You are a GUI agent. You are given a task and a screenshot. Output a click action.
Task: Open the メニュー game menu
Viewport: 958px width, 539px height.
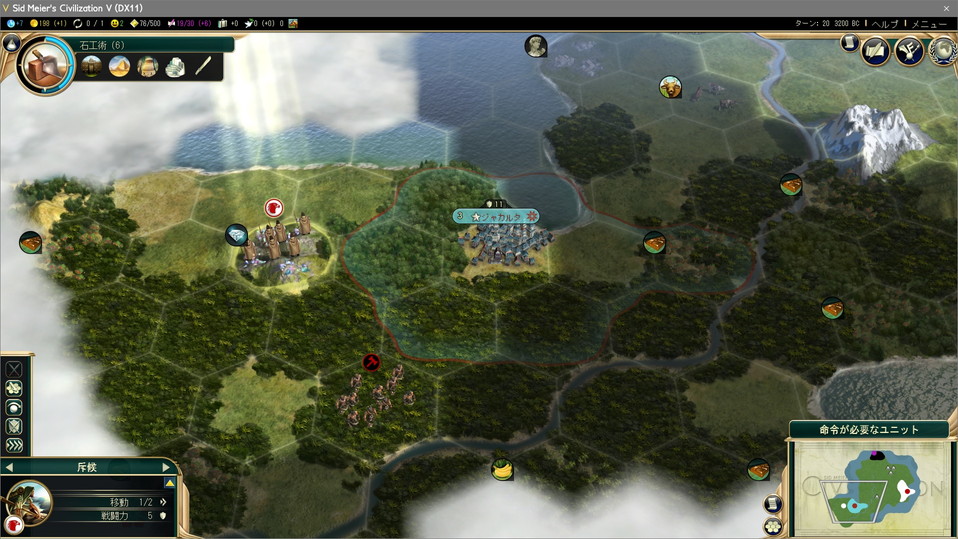pos(927,23)
